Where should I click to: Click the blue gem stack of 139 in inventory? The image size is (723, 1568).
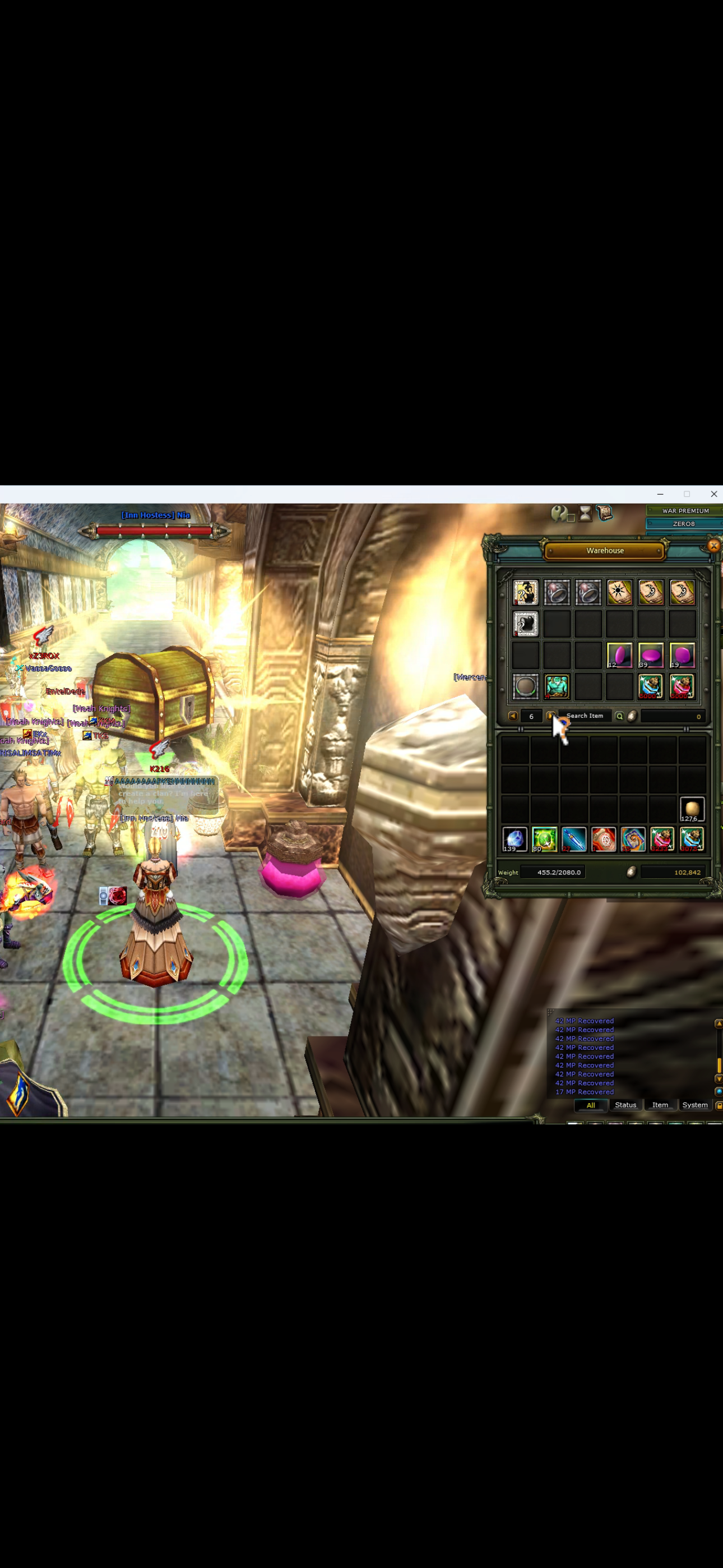(515, 839)
